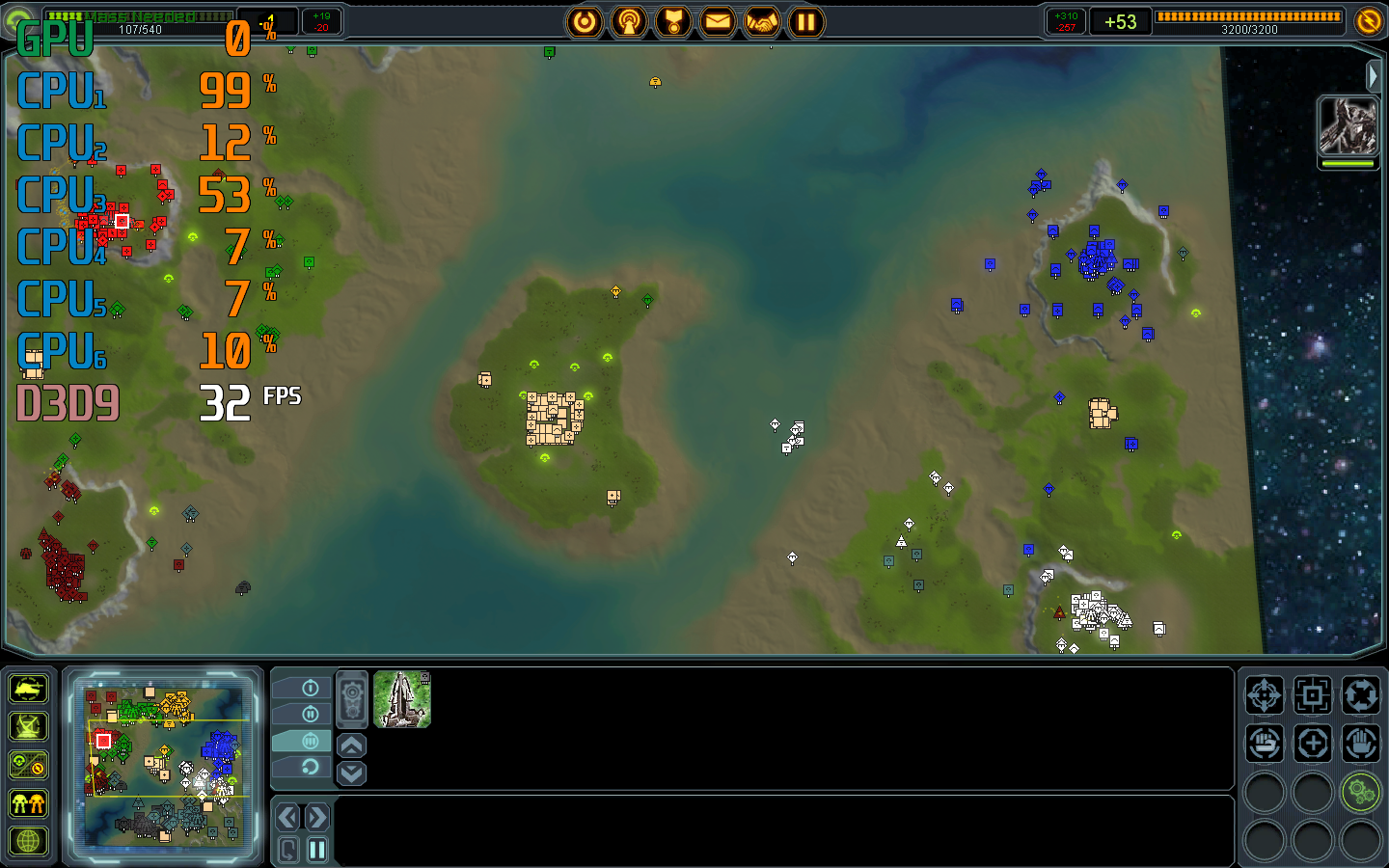This screenshot has height=868, width=1389.
Task: Open the score medal button
Action: (x=673, y=21)
